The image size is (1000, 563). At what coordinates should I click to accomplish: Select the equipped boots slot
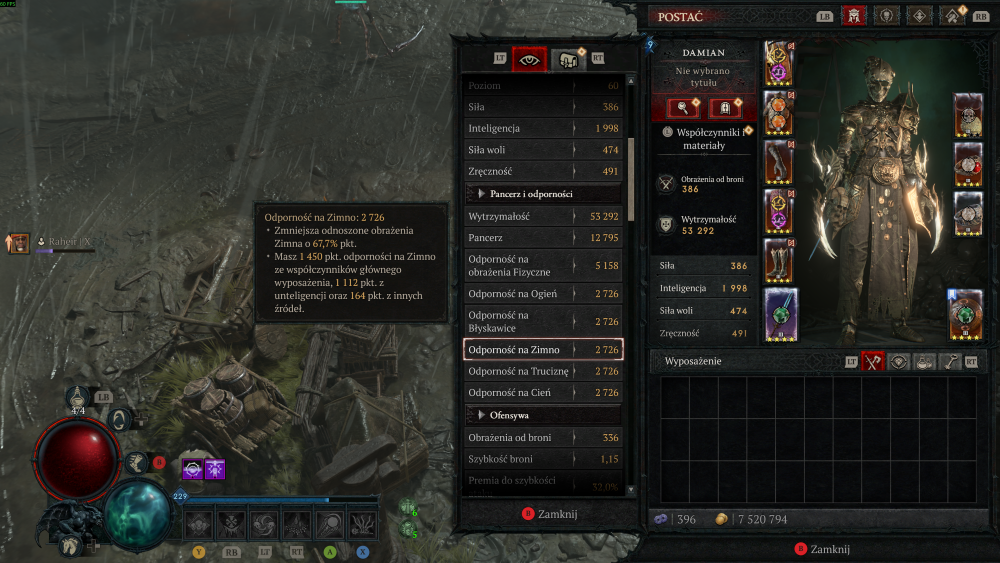(x=779, y=260)
